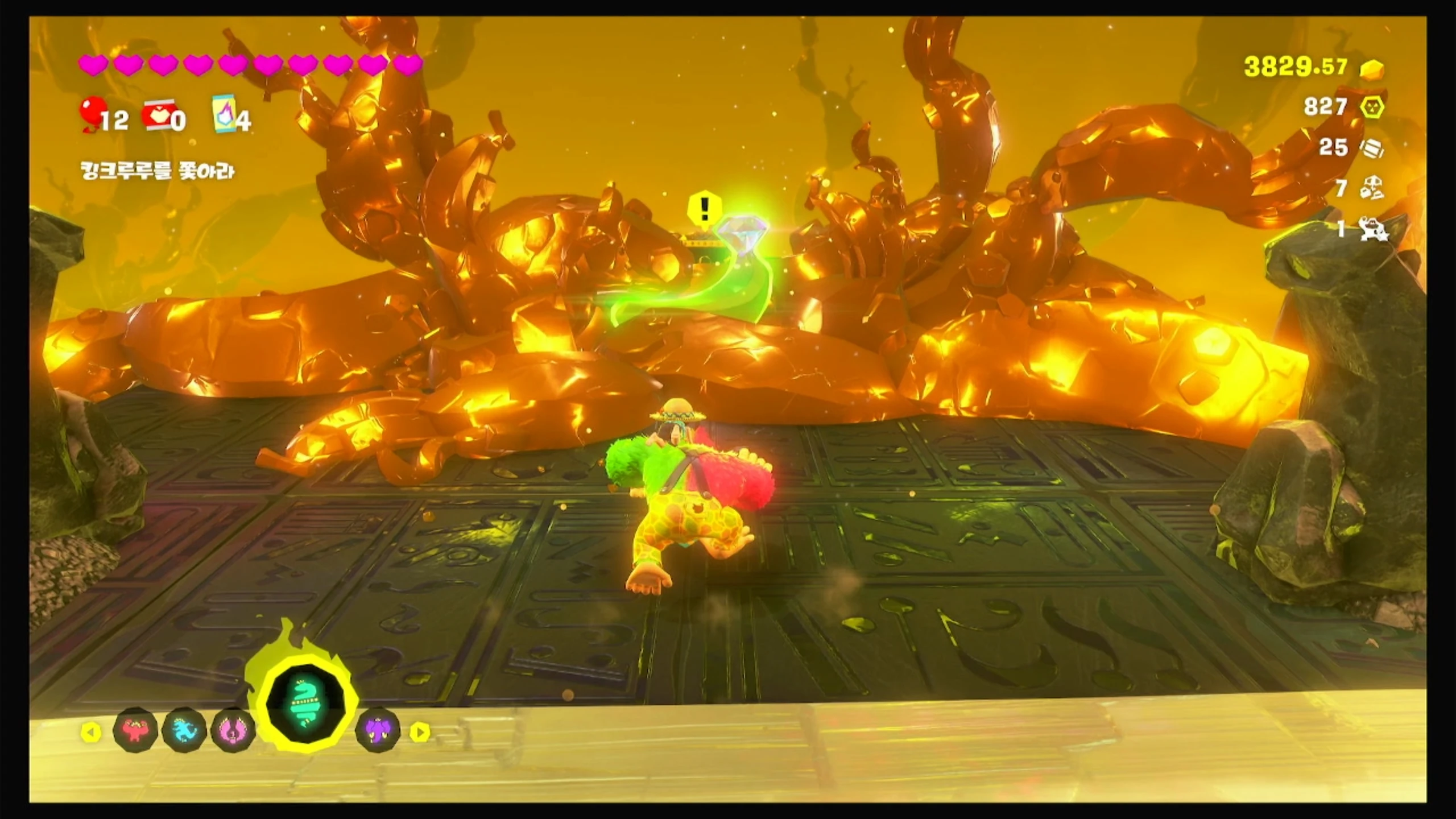1456x819 pixels.
Task: Click the left arrow of the Bananza selector
Action: [x=90, y=732]
